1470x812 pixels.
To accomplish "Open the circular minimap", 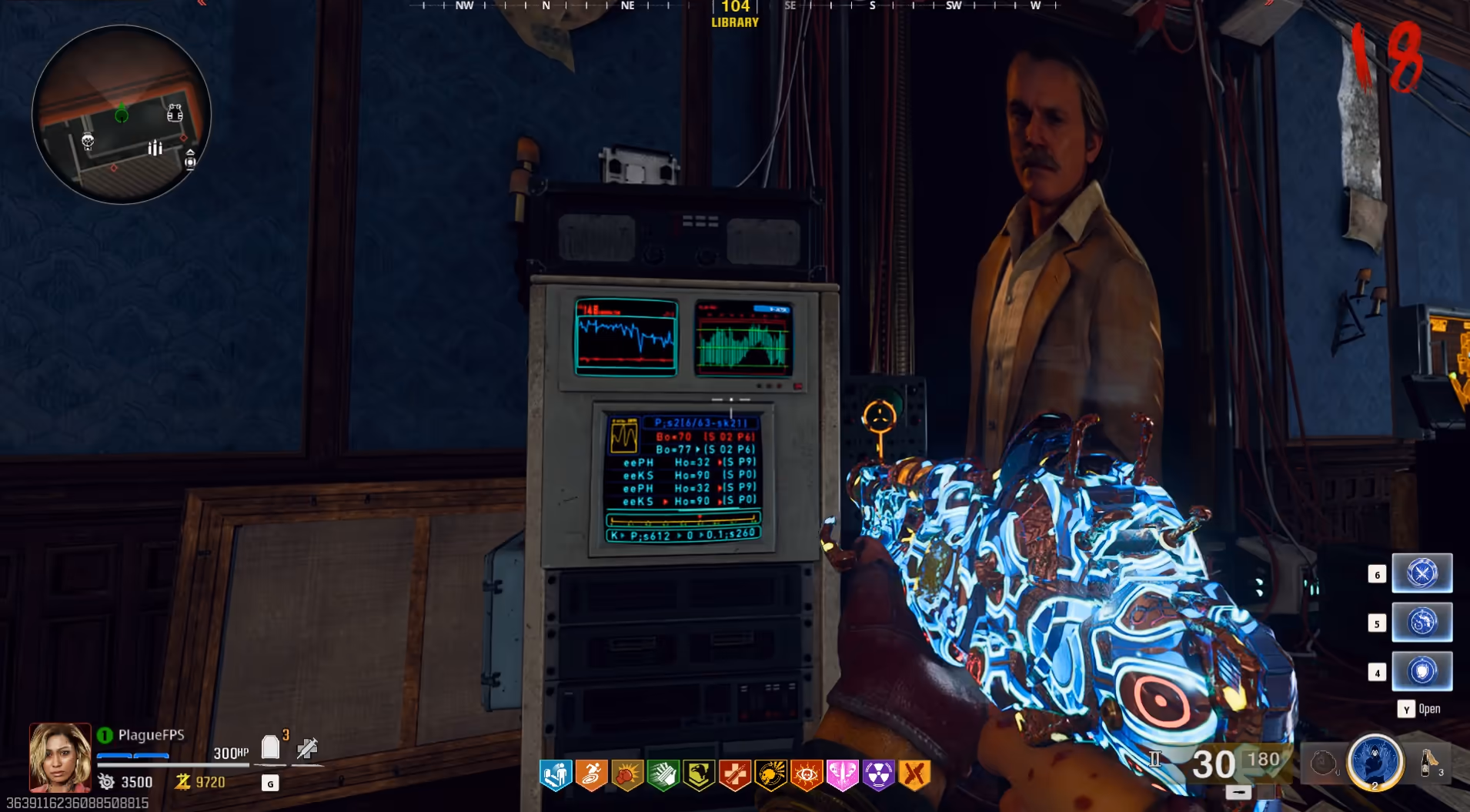I will pyautogui.click(x=122, y=114).
